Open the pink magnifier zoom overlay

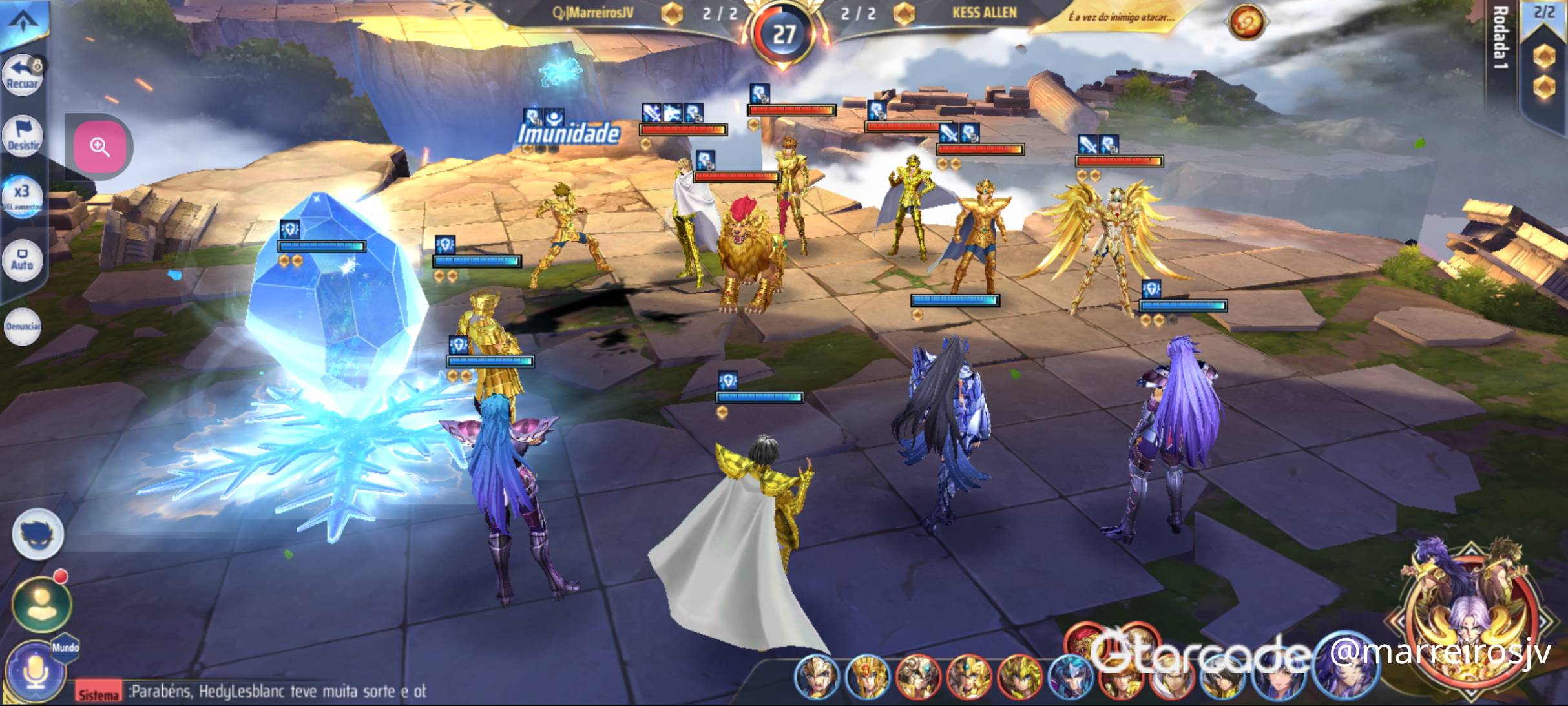(x=100, y=147)
